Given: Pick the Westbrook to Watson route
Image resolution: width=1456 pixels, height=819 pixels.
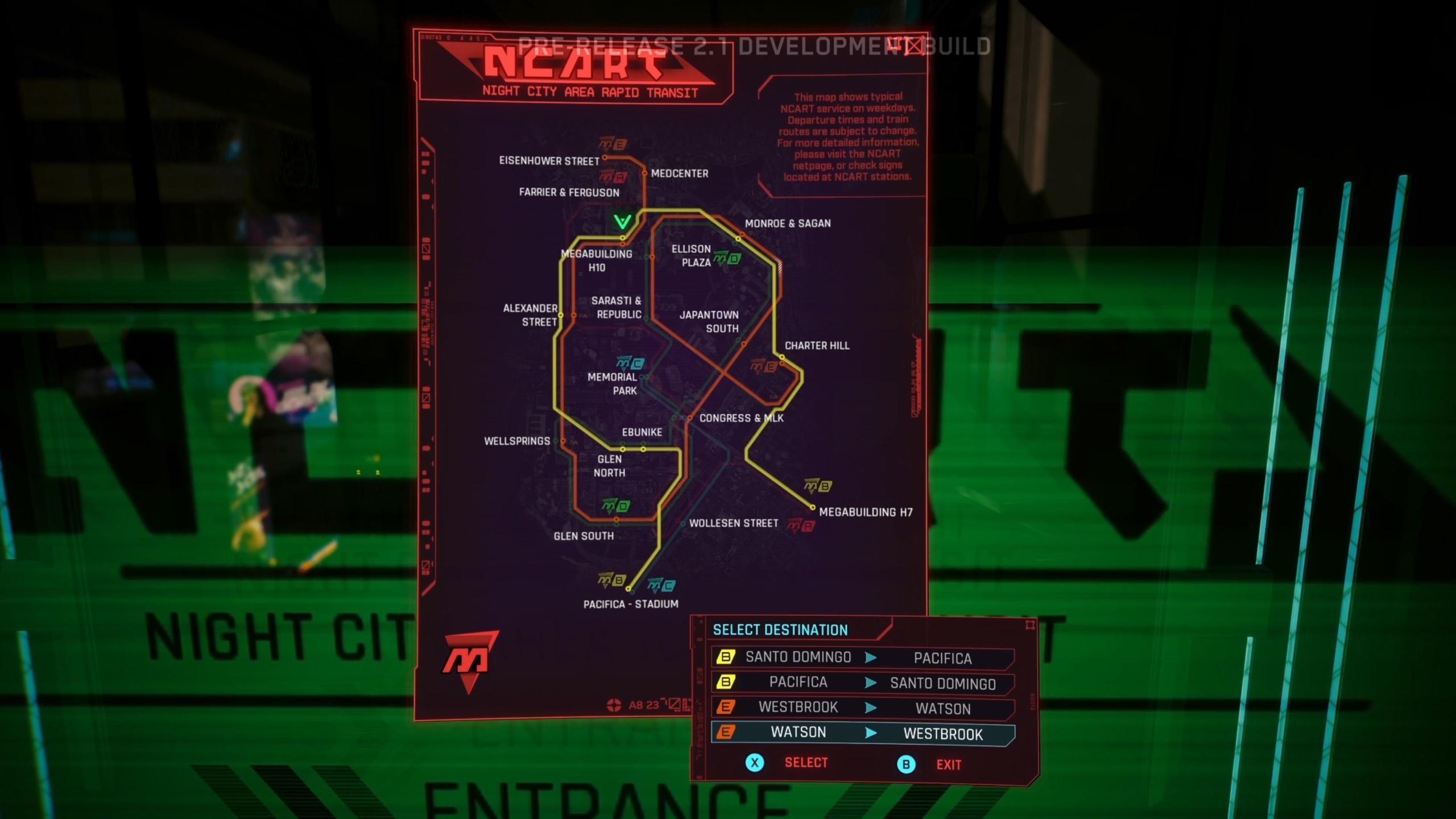Looking at the screenshot, I should (x=862, y=708).
